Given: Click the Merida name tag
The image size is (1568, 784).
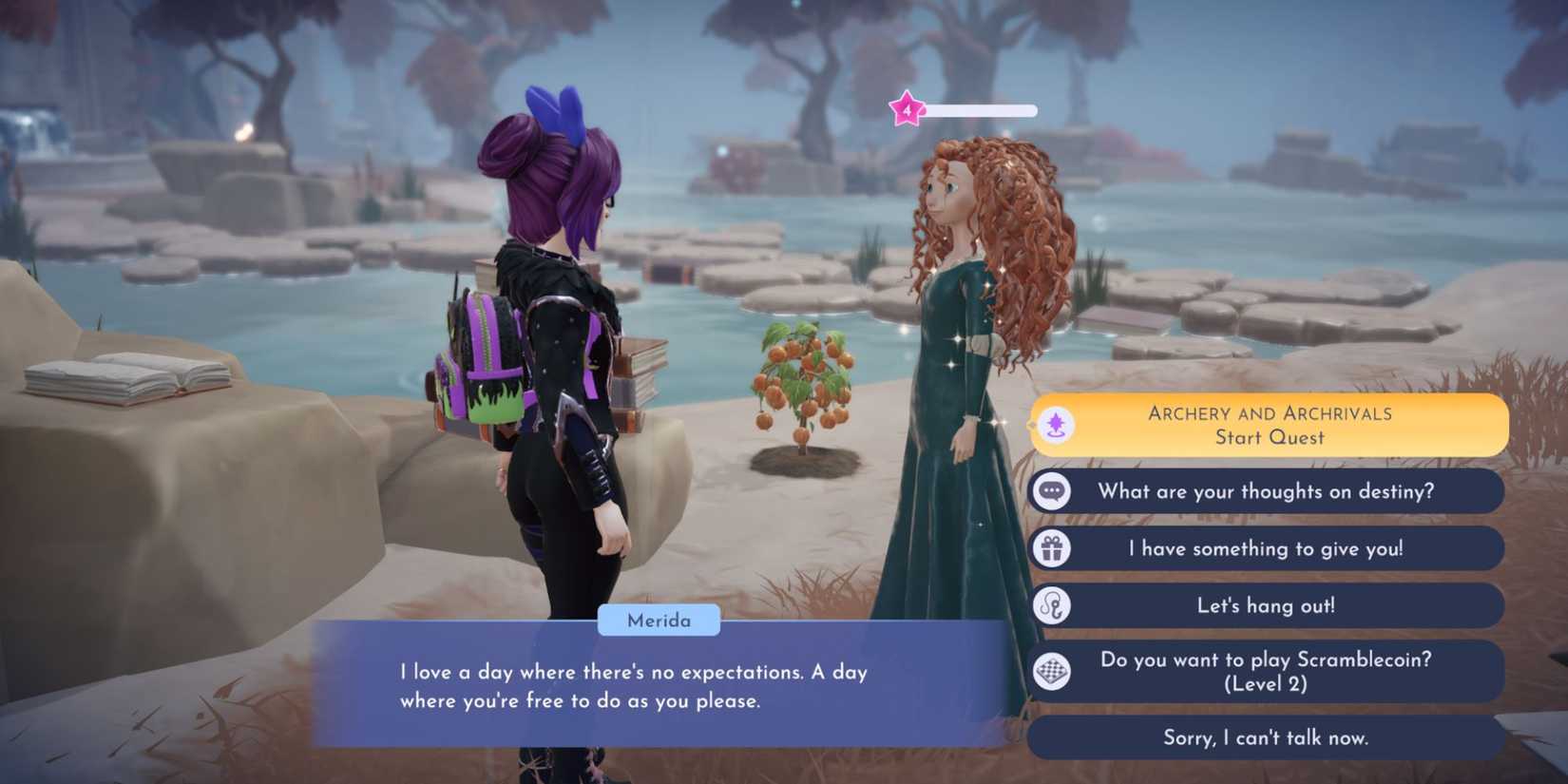Looking at the screenshot, I should [660, 621].
